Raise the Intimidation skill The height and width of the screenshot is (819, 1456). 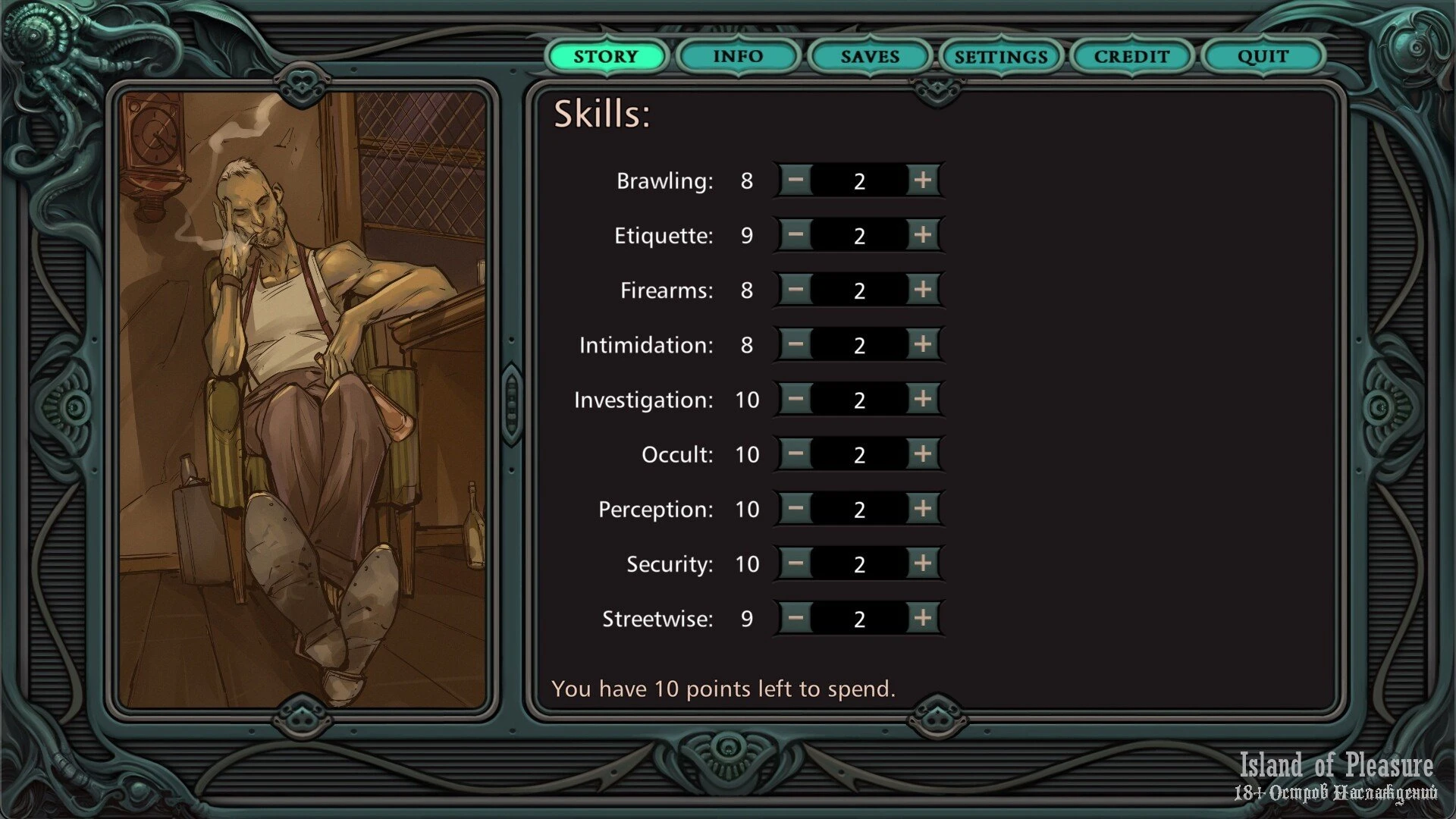click(922, 344)
